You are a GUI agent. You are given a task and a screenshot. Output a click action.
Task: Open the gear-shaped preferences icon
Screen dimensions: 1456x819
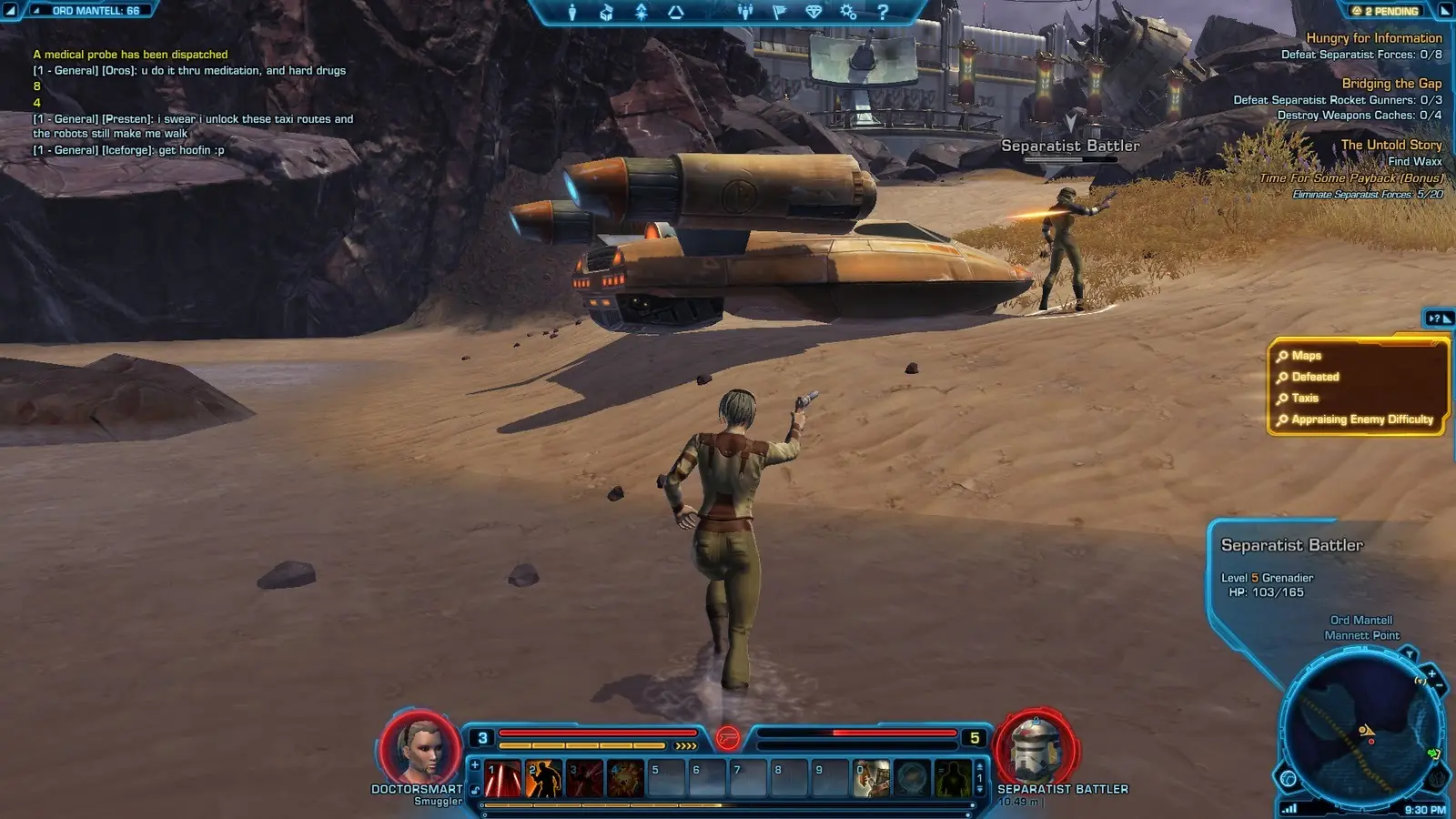(848, 12)
